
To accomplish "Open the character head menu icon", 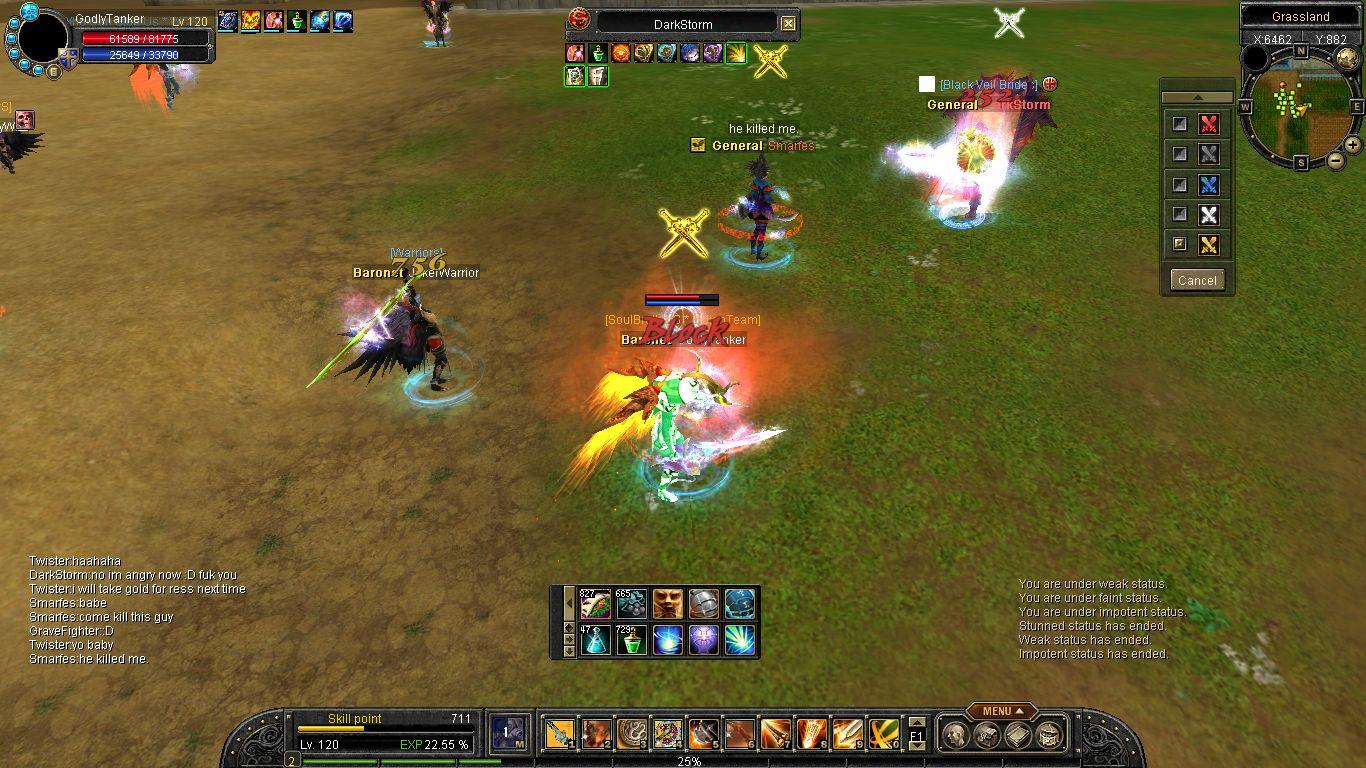I will tap(953, 735).
